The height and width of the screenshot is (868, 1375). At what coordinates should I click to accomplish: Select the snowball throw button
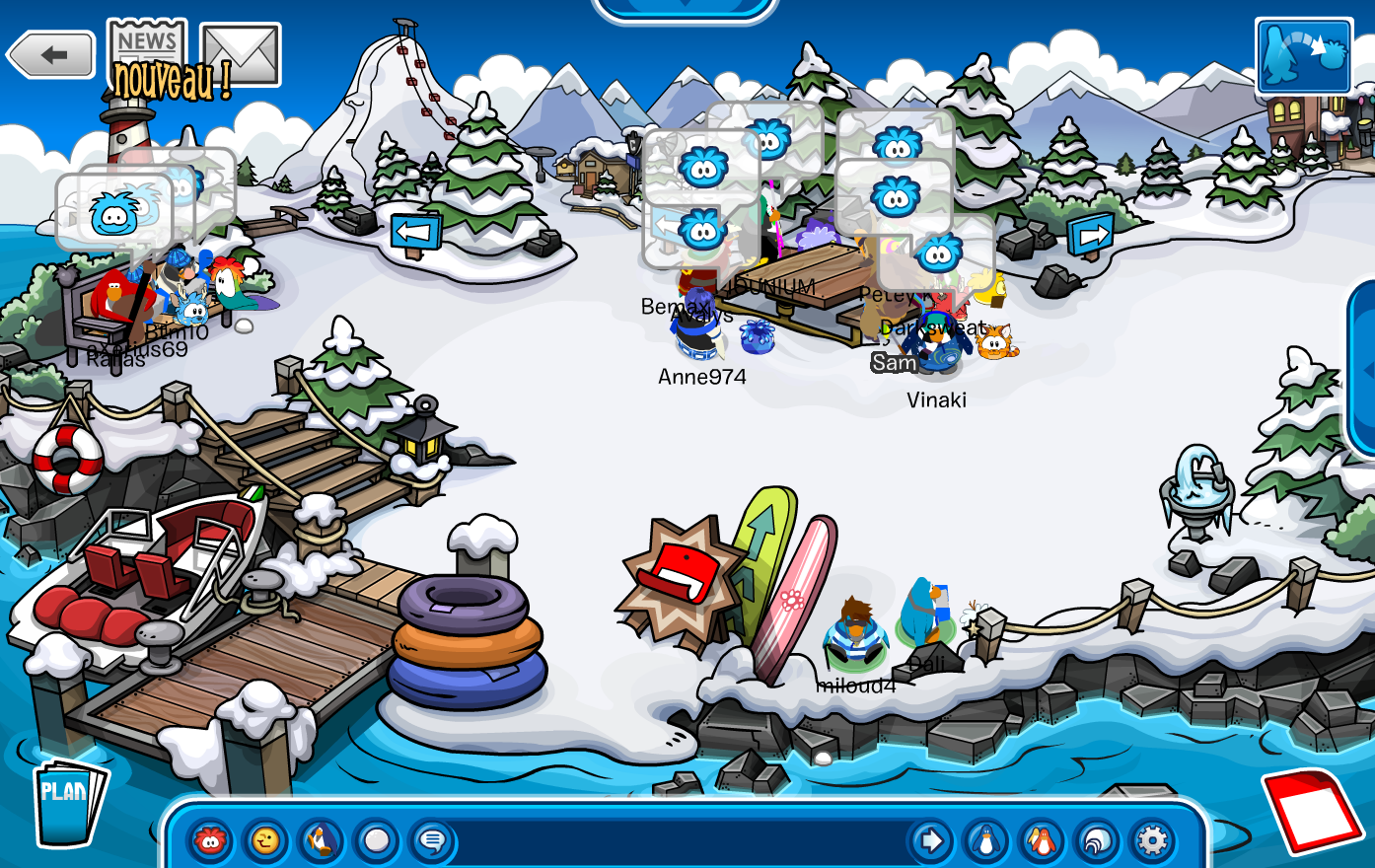[376, 841]
